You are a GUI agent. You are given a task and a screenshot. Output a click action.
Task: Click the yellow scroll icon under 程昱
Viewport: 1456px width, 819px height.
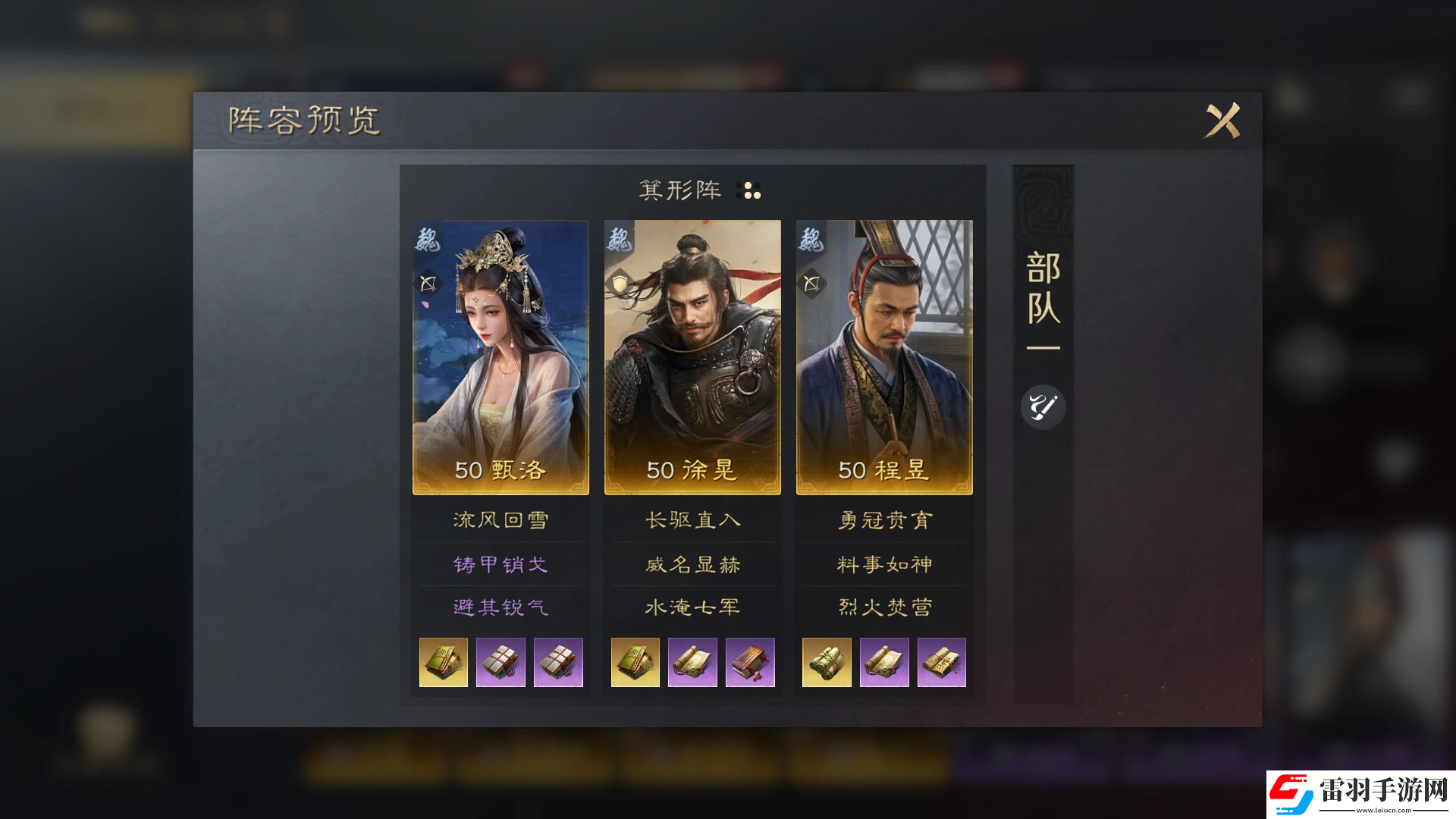pos(827,662)
